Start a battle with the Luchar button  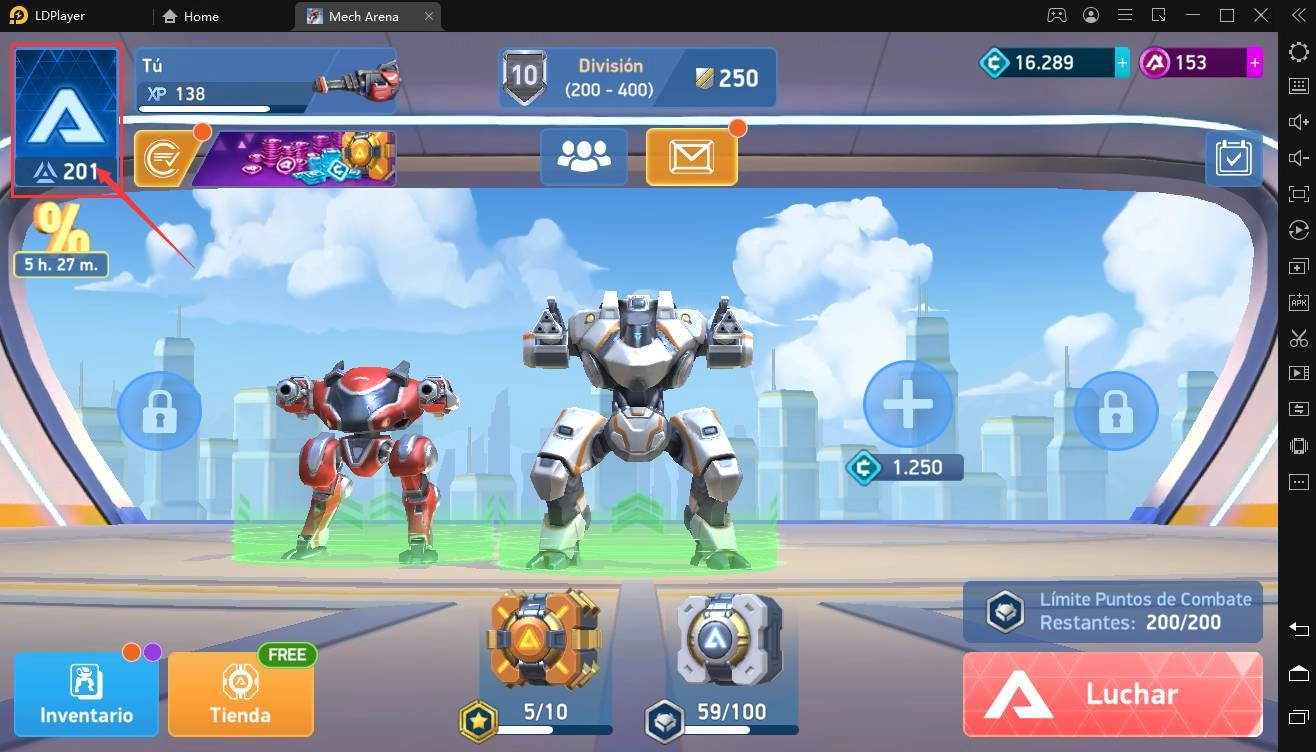1112,694
